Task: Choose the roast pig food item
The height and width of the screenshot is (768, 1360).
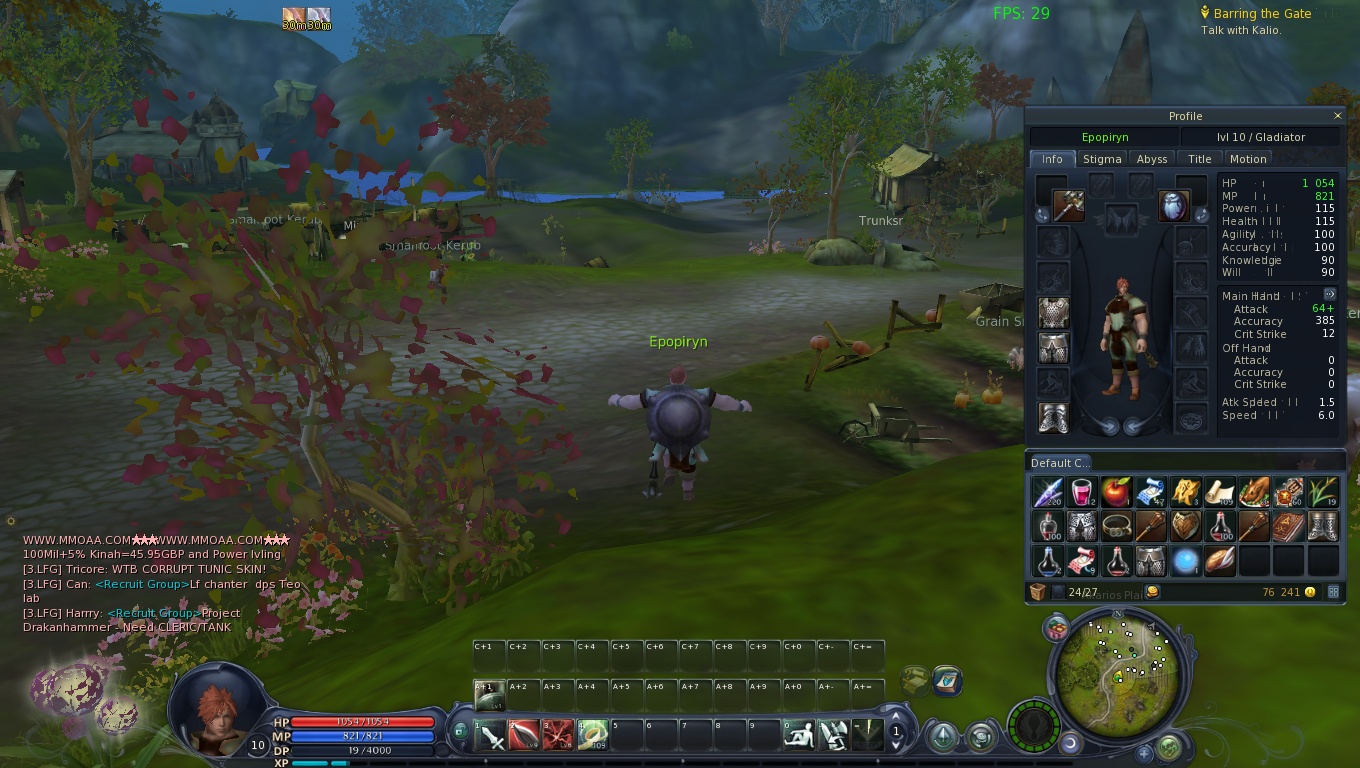Action: coord(1254,492)
